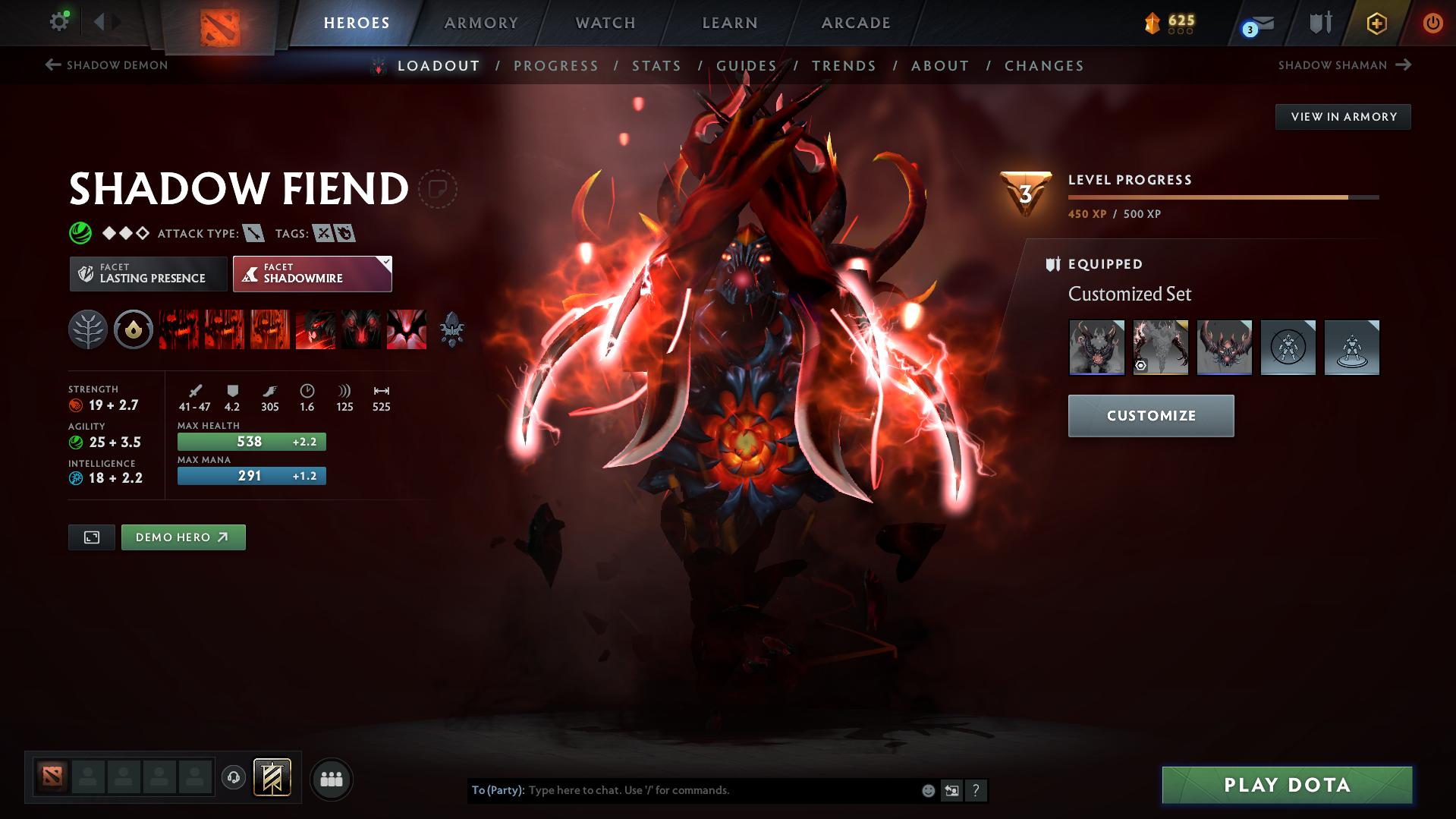View the hero Stats section
The image size is (1456, 819).
point(656,66)
